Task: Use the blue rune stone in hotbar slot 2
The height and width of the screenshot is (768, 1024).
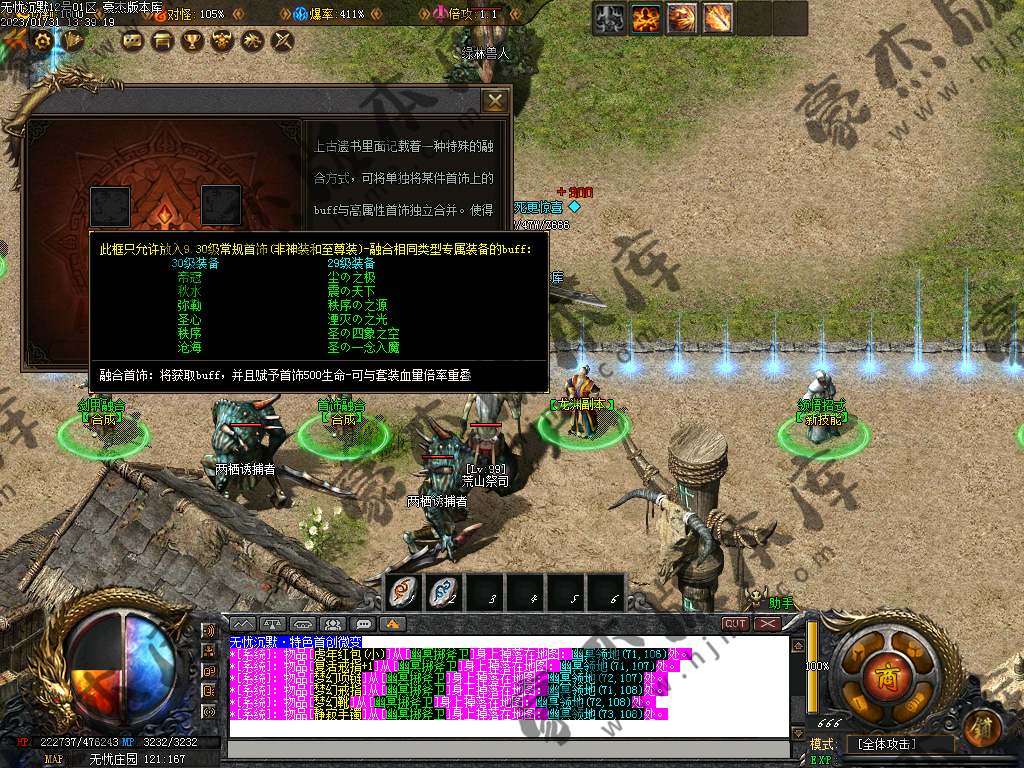Action: [443, 593]
